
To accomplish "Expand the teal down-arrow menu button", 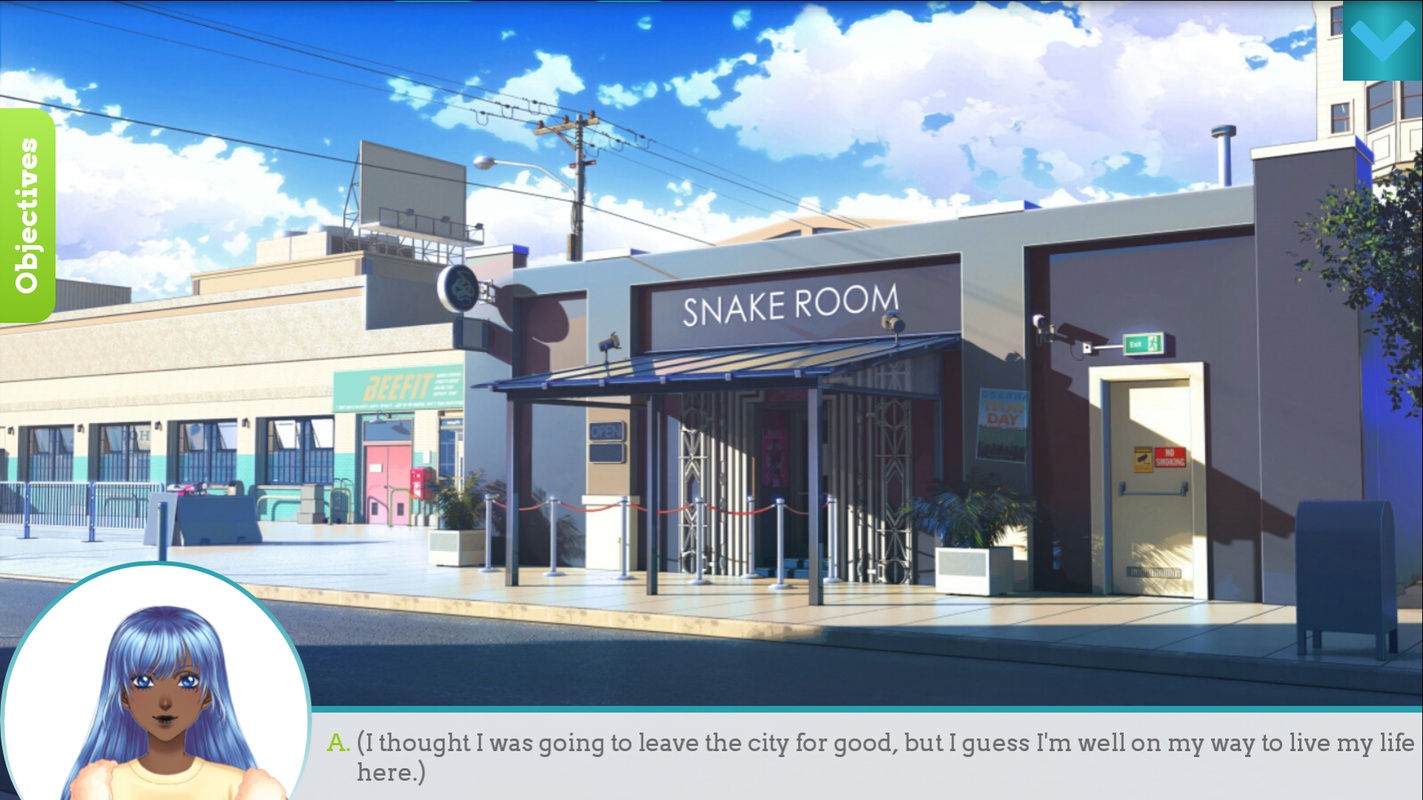I will pyautogui.click(x=1382, y=40).
